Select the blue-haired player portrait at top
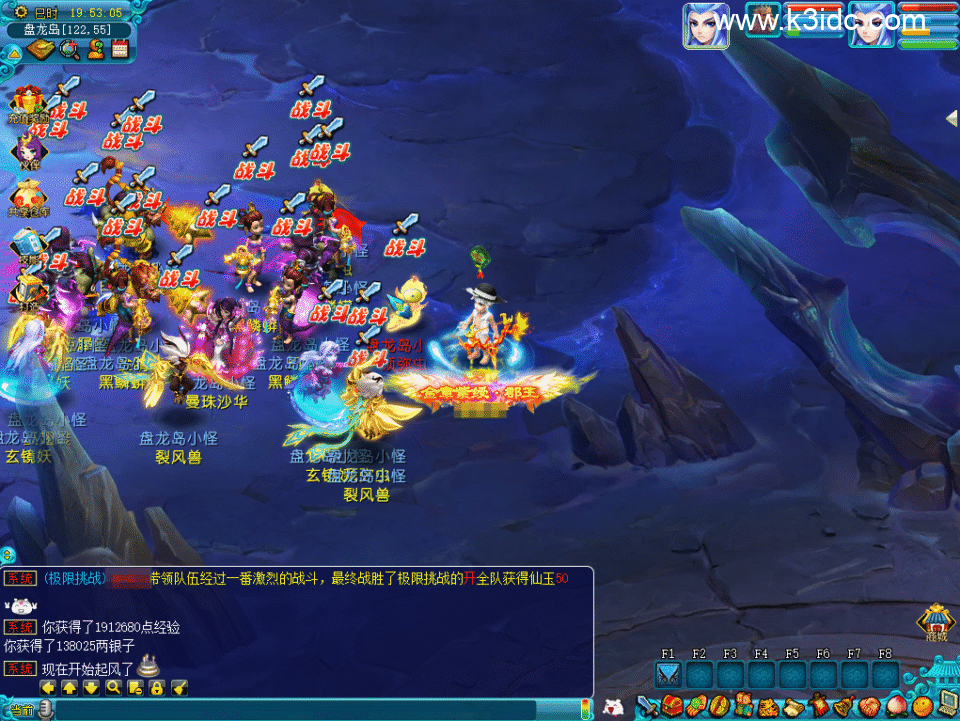The height and width of the screenshot is (721, 960). tap(706, 25)
